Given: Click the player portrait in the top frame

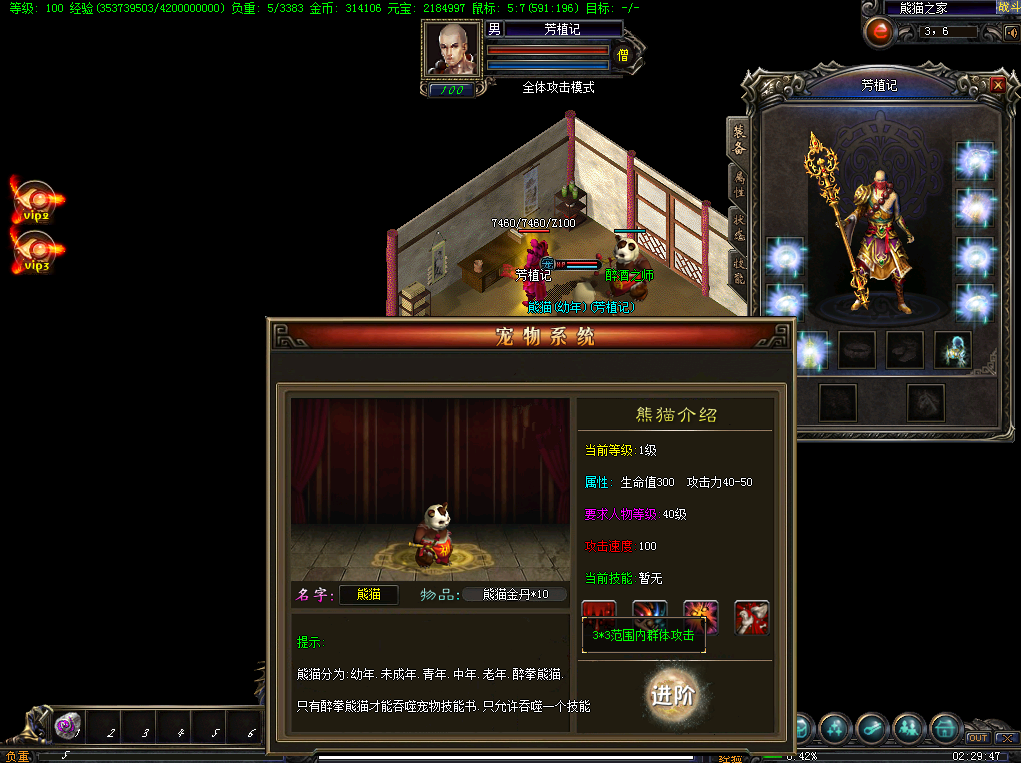Looking at the screenshot, I should pos(452,48).
